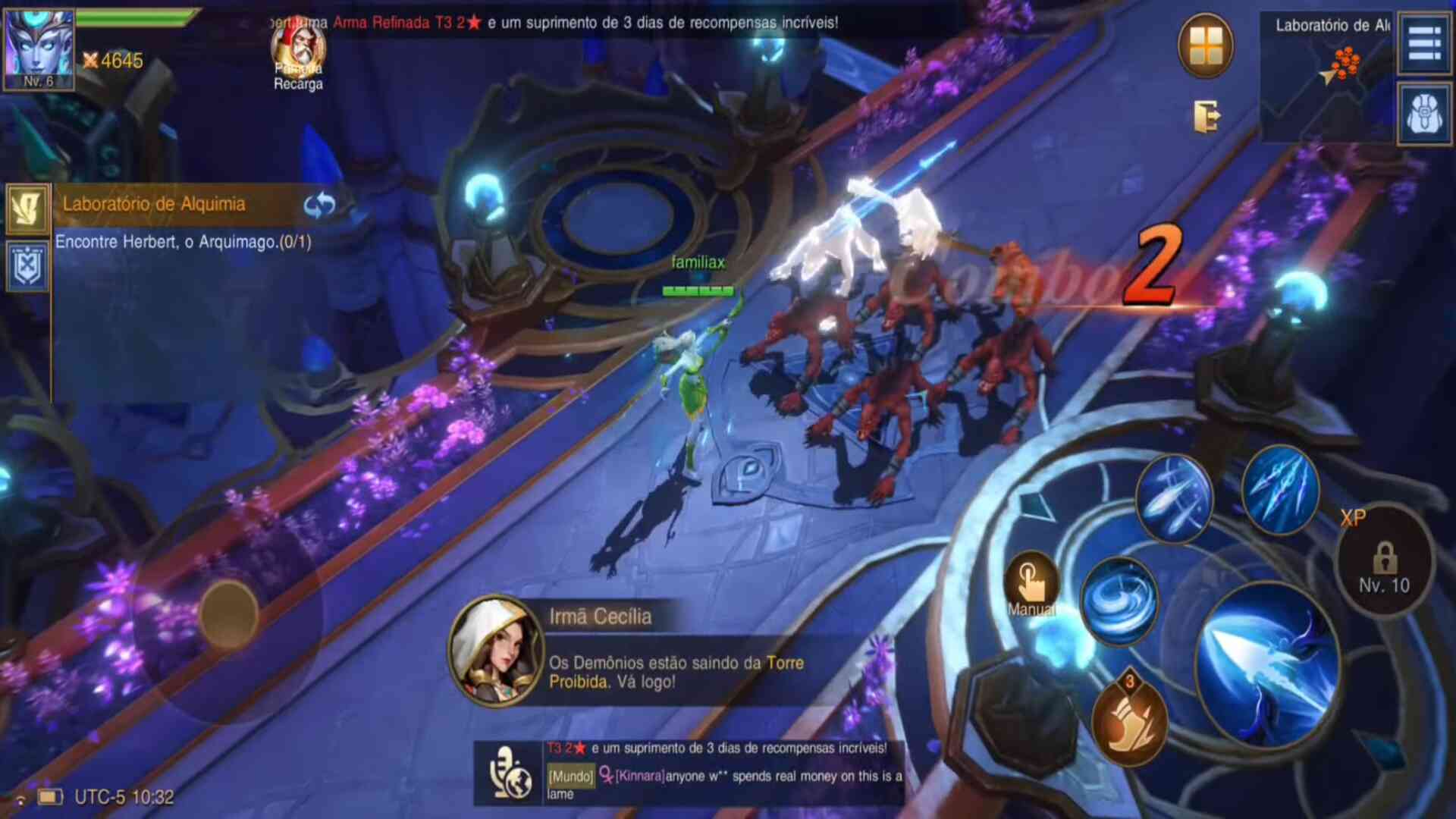1456x819 pixels.
Task: Use the winged boot dash skill
Action: (x=1129, y=722)
